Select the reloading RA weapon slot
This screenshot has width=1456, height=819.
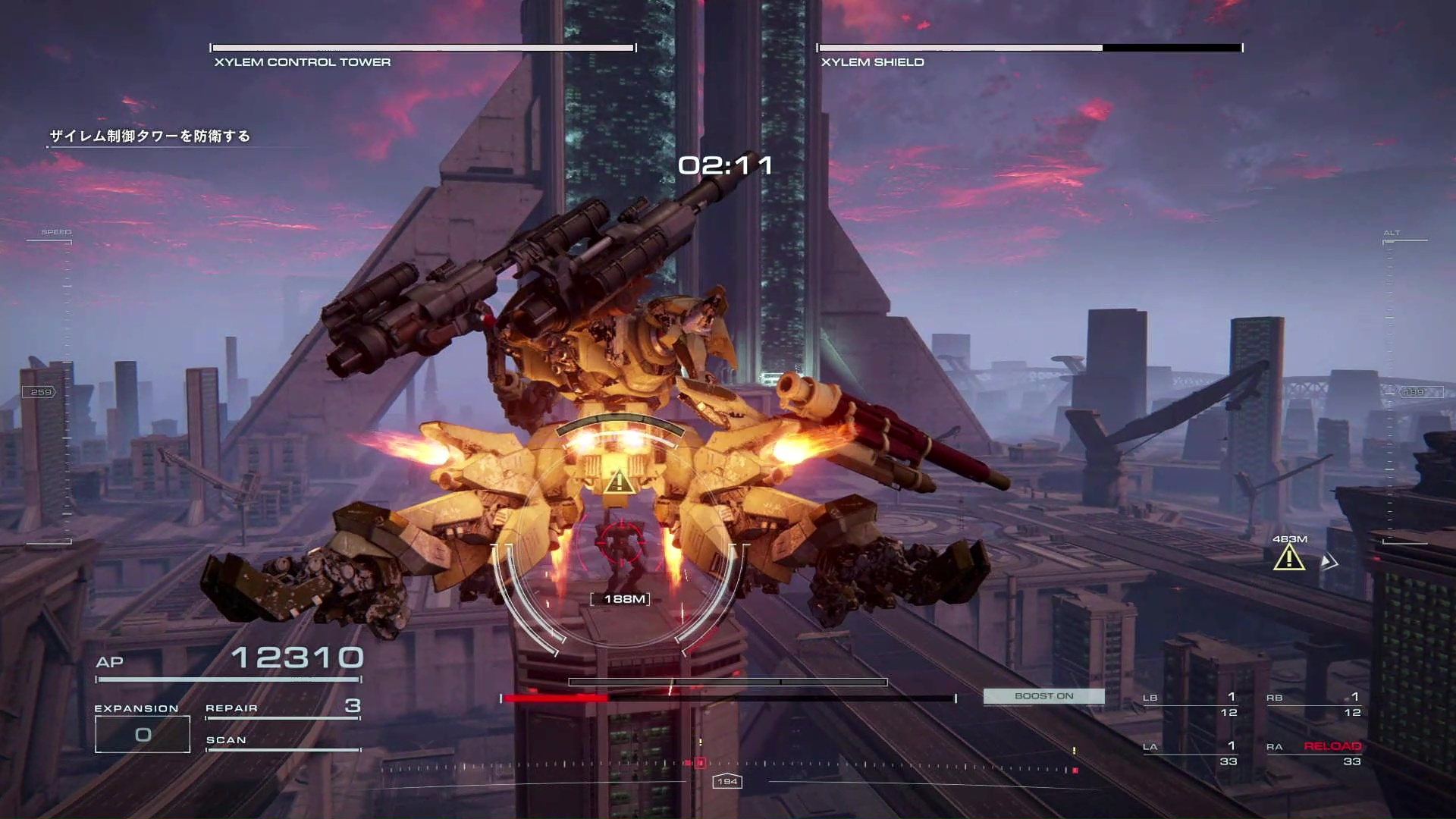[1313, 753]
